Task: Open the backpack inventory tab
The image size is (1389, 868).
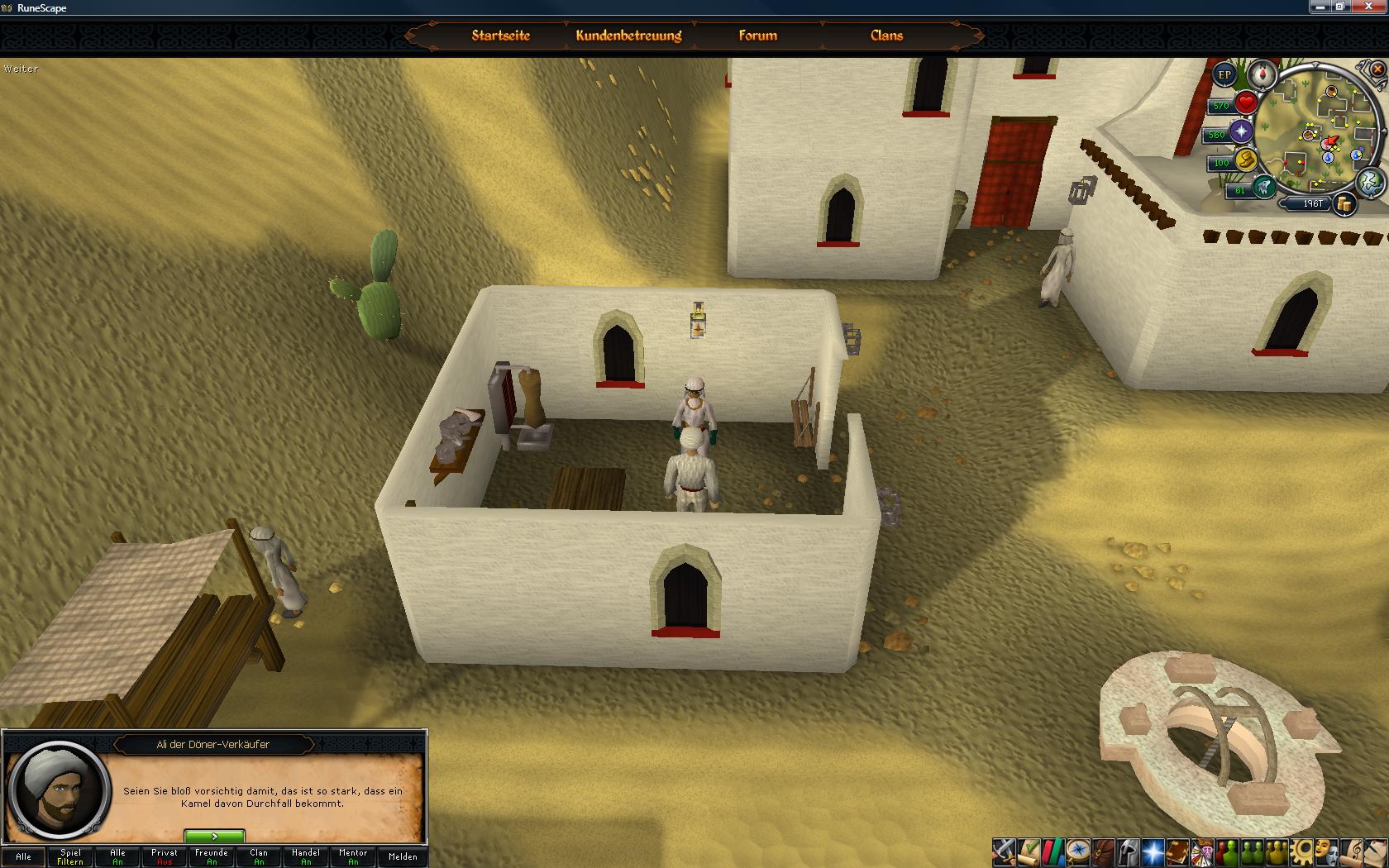Action: [x=1103, y=851]
